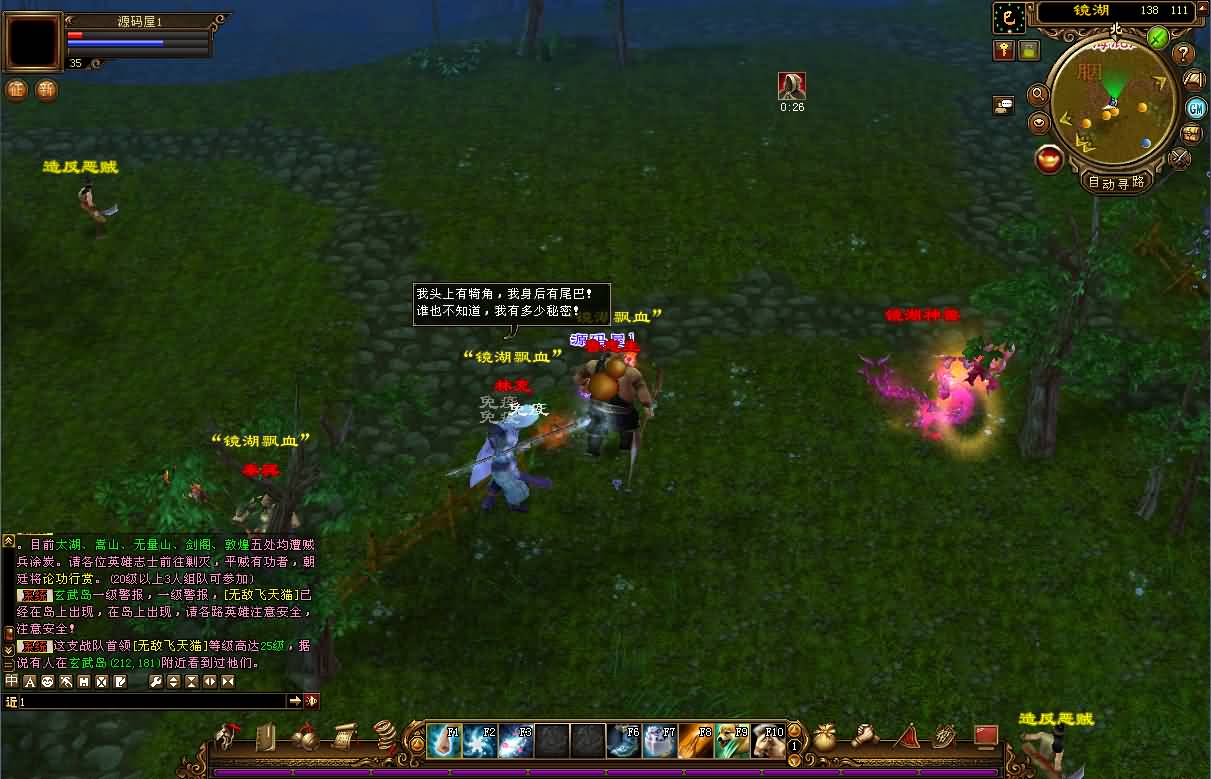Viewport: 1211px width, 779px height.
Task: Use the F8 orange skill slot
Action: point(696,741)
